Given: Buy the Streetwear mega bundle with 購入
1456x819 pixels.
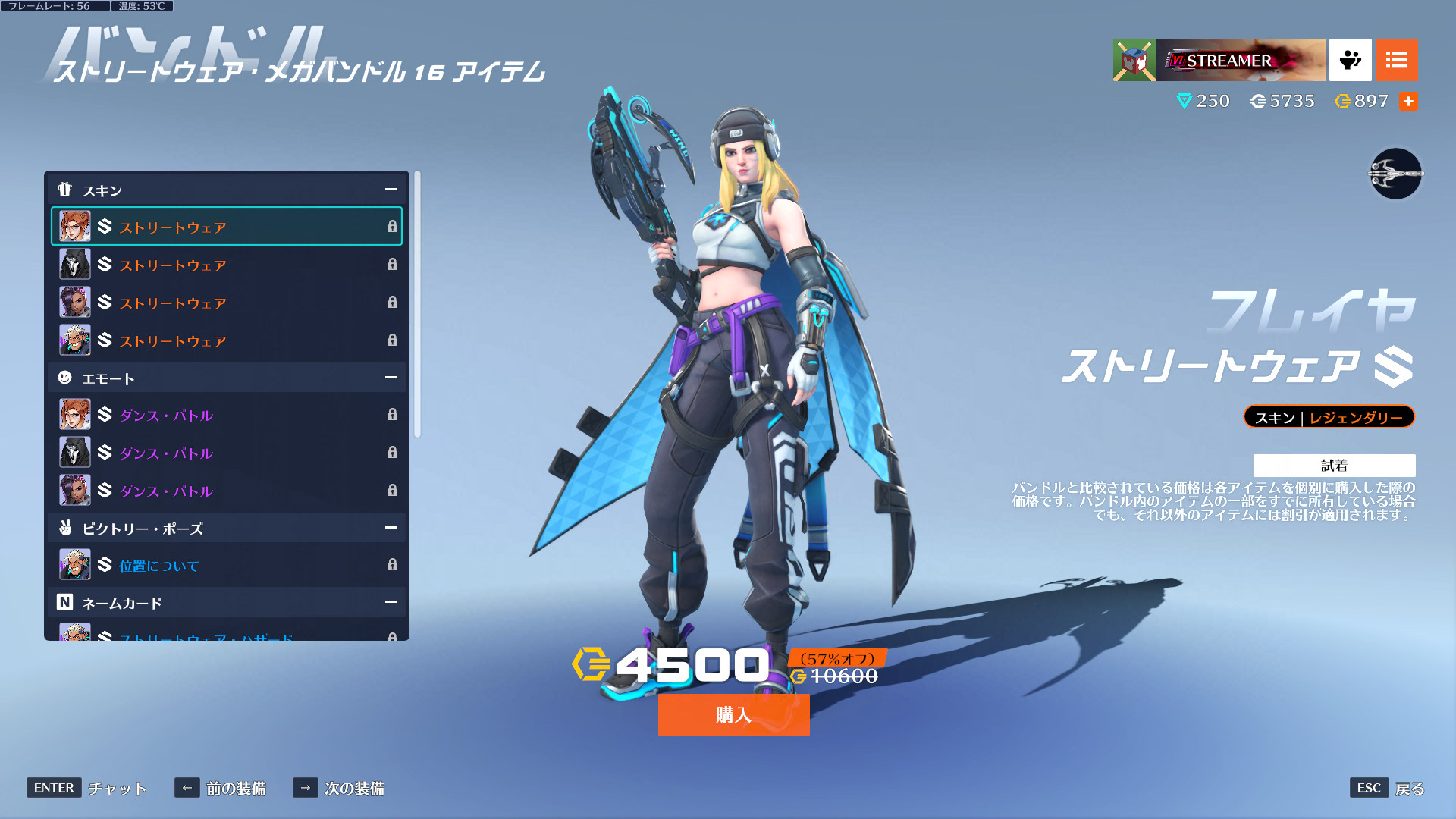Looking at the screenshot, I should (733, 714).
